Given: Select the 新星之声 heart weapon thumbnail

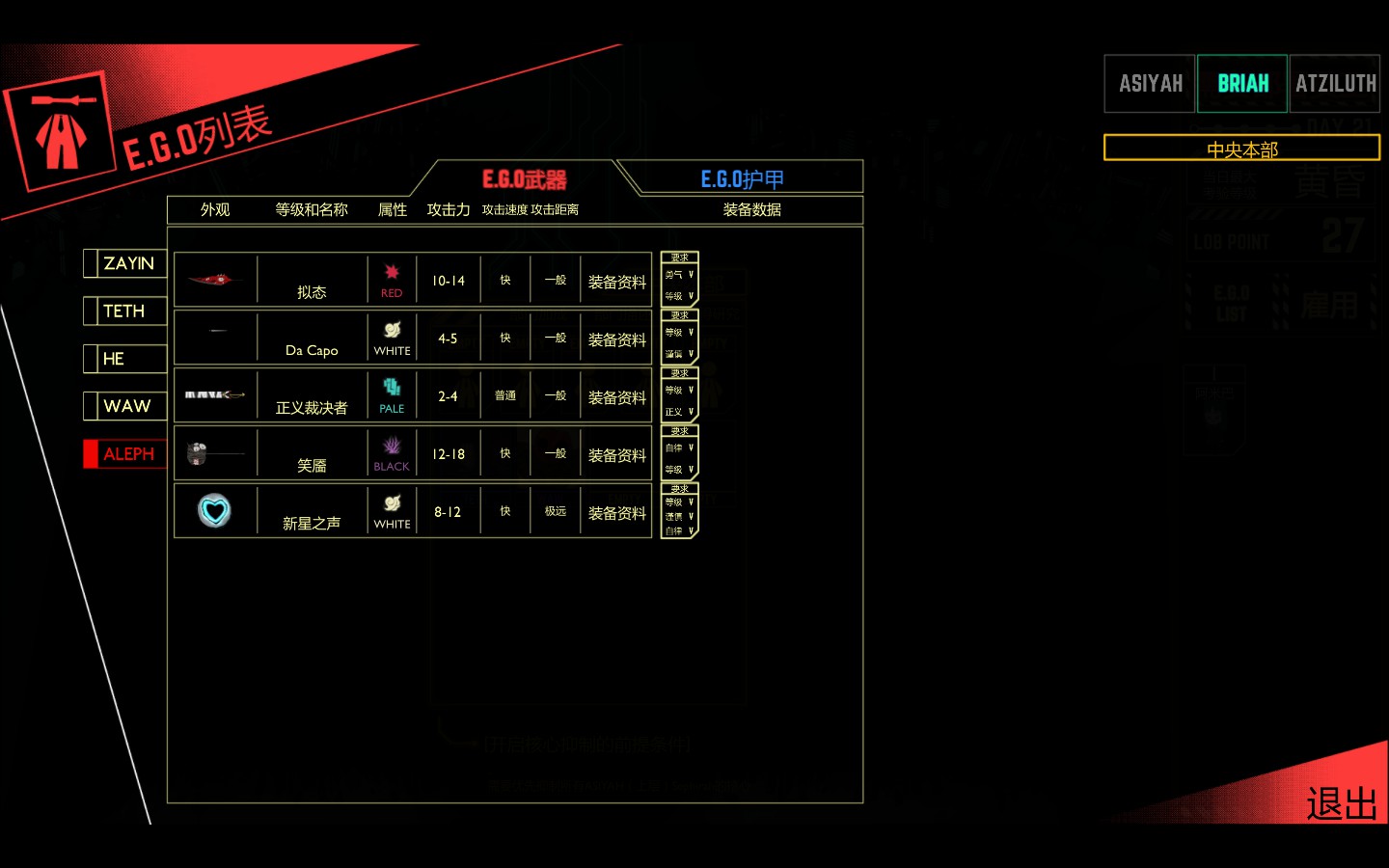Looking at the screenshot, I should pos(214,511).
